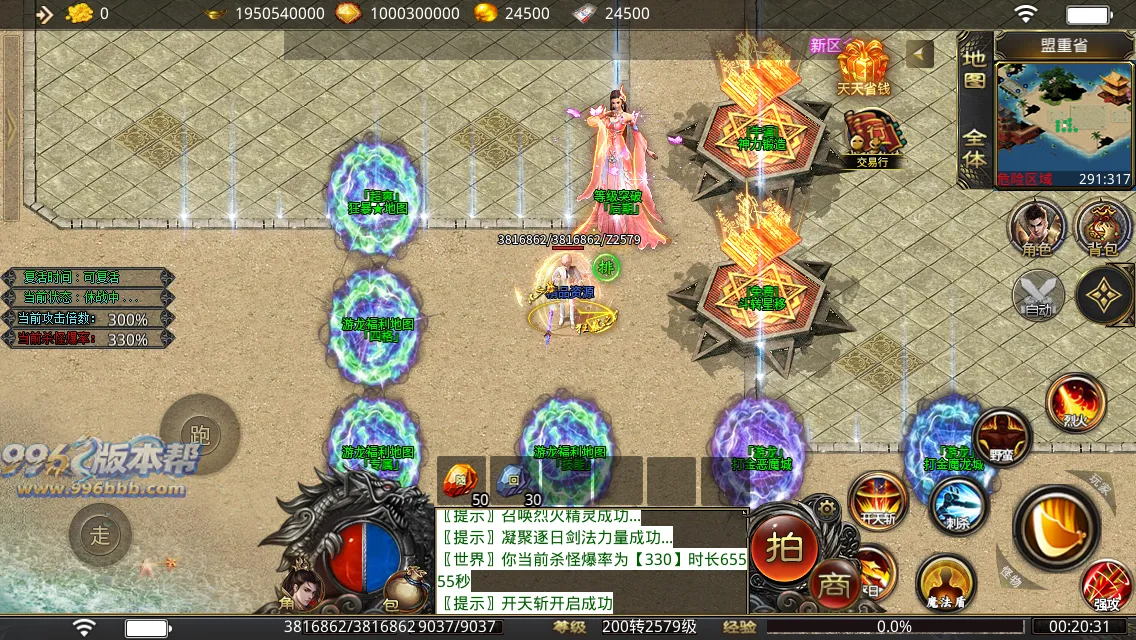The image size is (1136, 640).
Task: Cast the 魔法盾 magic shield
Action: point(945,582)
